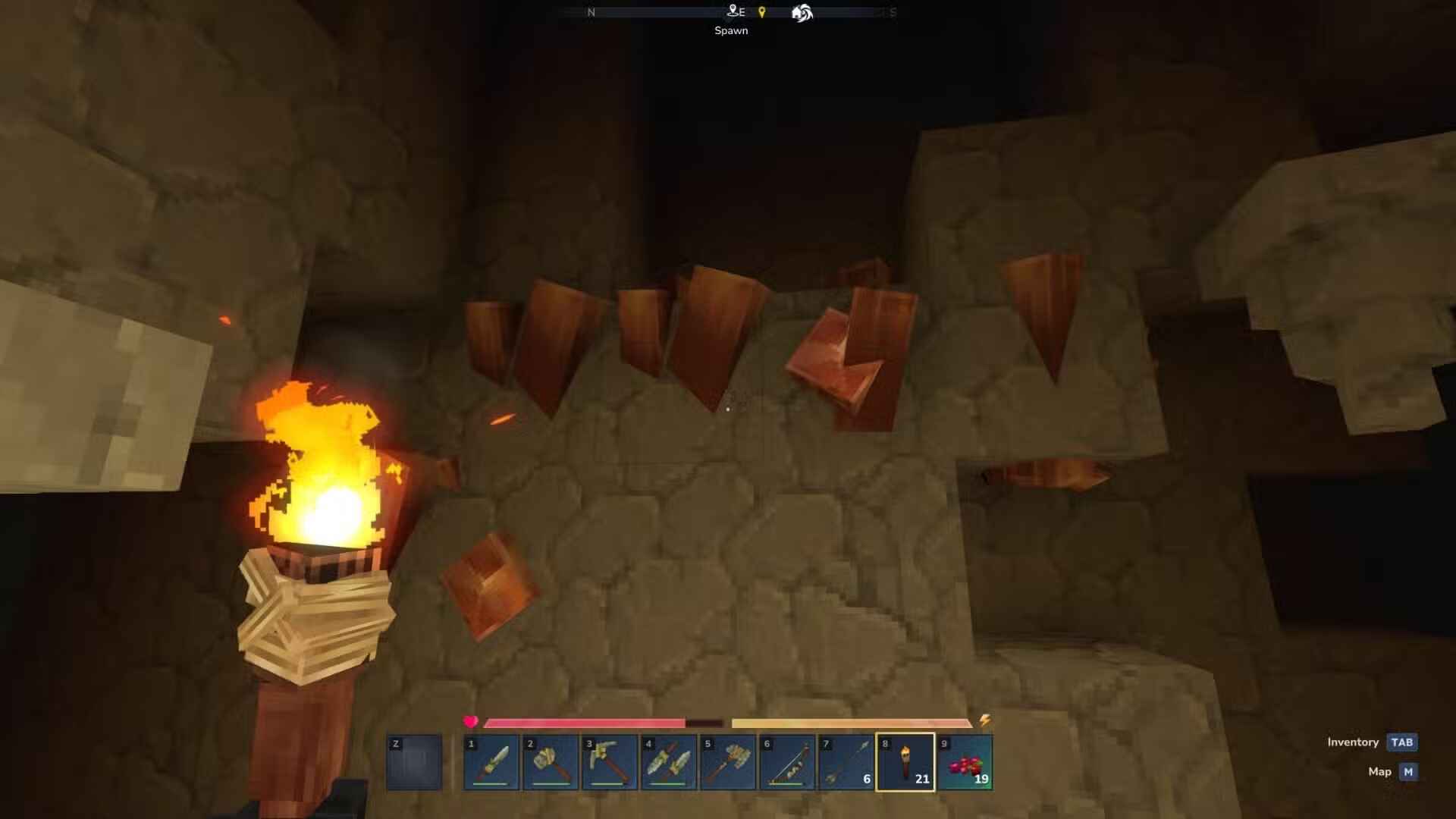
Task: Click the S direction on the compass
Action: (x=893, y=12)
